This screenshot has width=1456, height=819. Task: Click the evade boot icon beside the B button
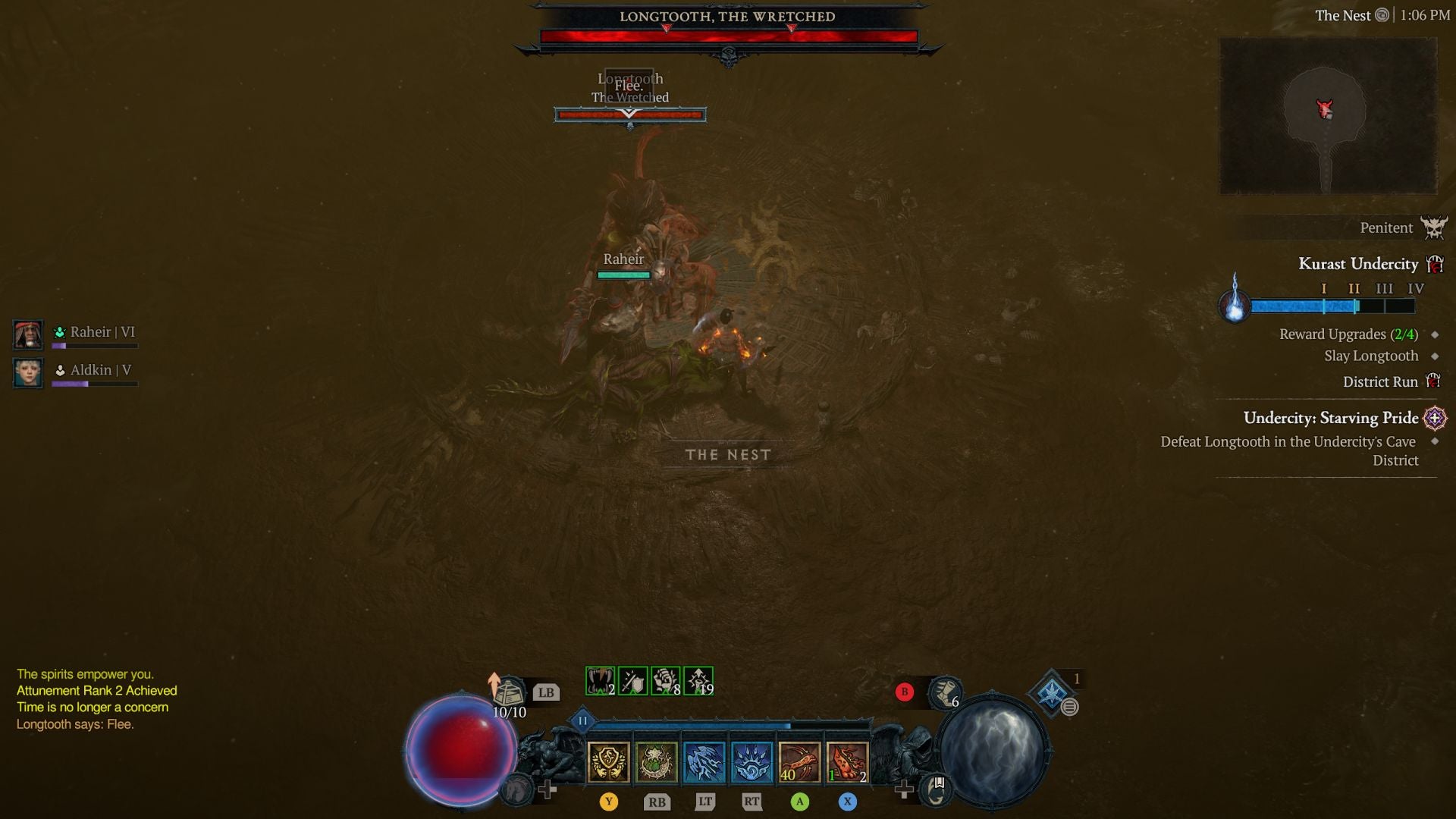(x=943, y=694)
